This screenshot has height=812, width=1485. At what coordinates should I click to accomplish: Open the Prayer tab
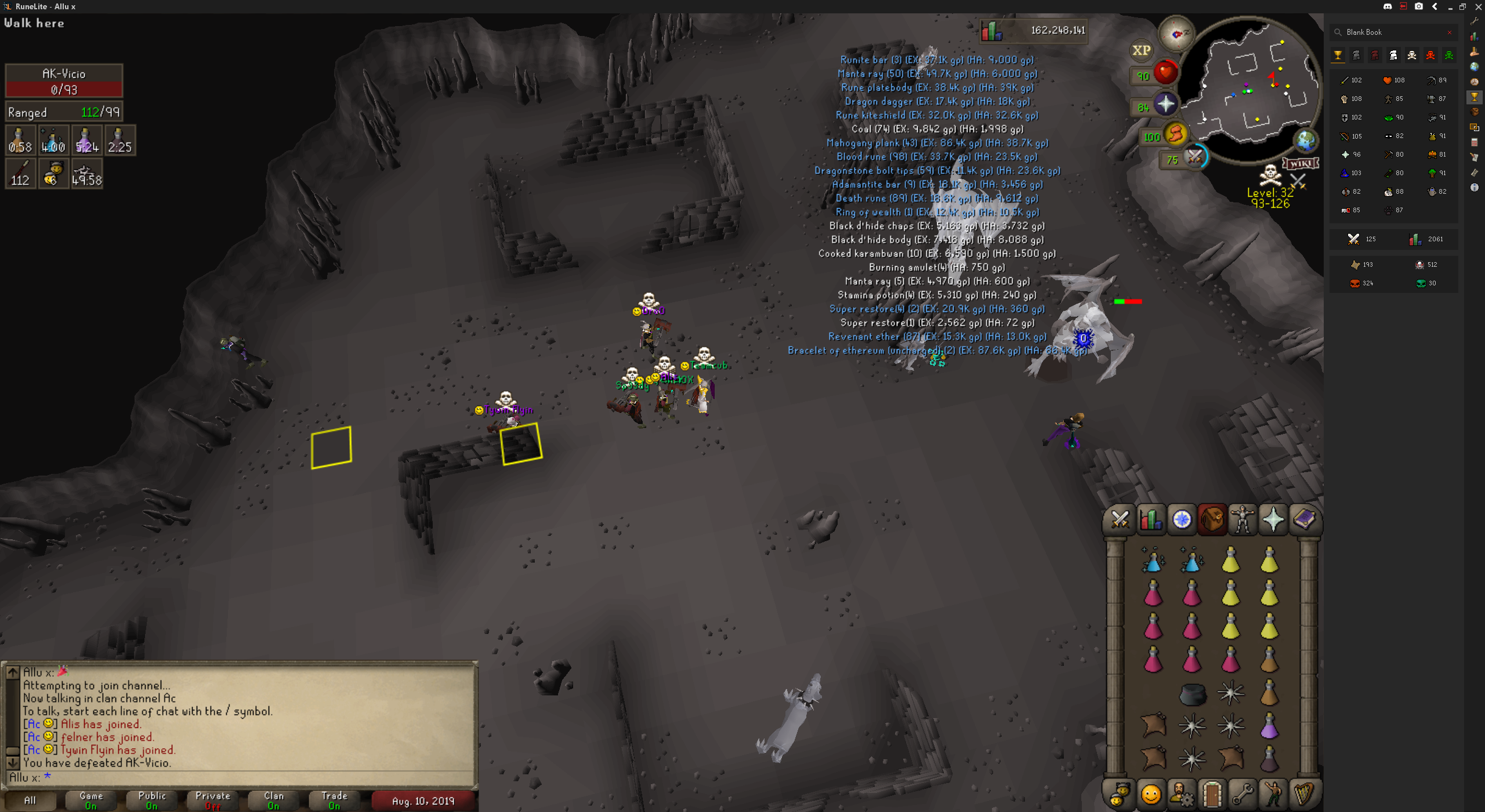pos(1273,519)
